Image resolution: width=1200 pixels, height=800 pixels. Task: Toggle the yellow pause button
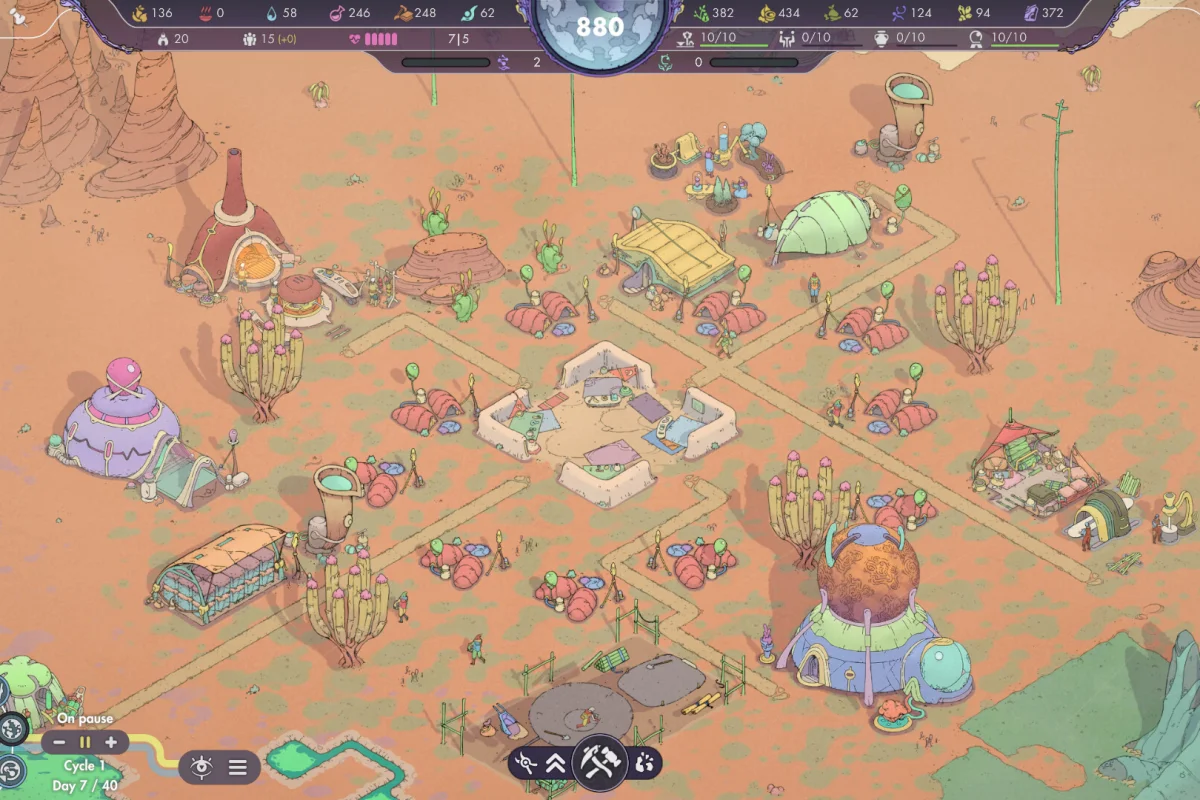(85, 743)
